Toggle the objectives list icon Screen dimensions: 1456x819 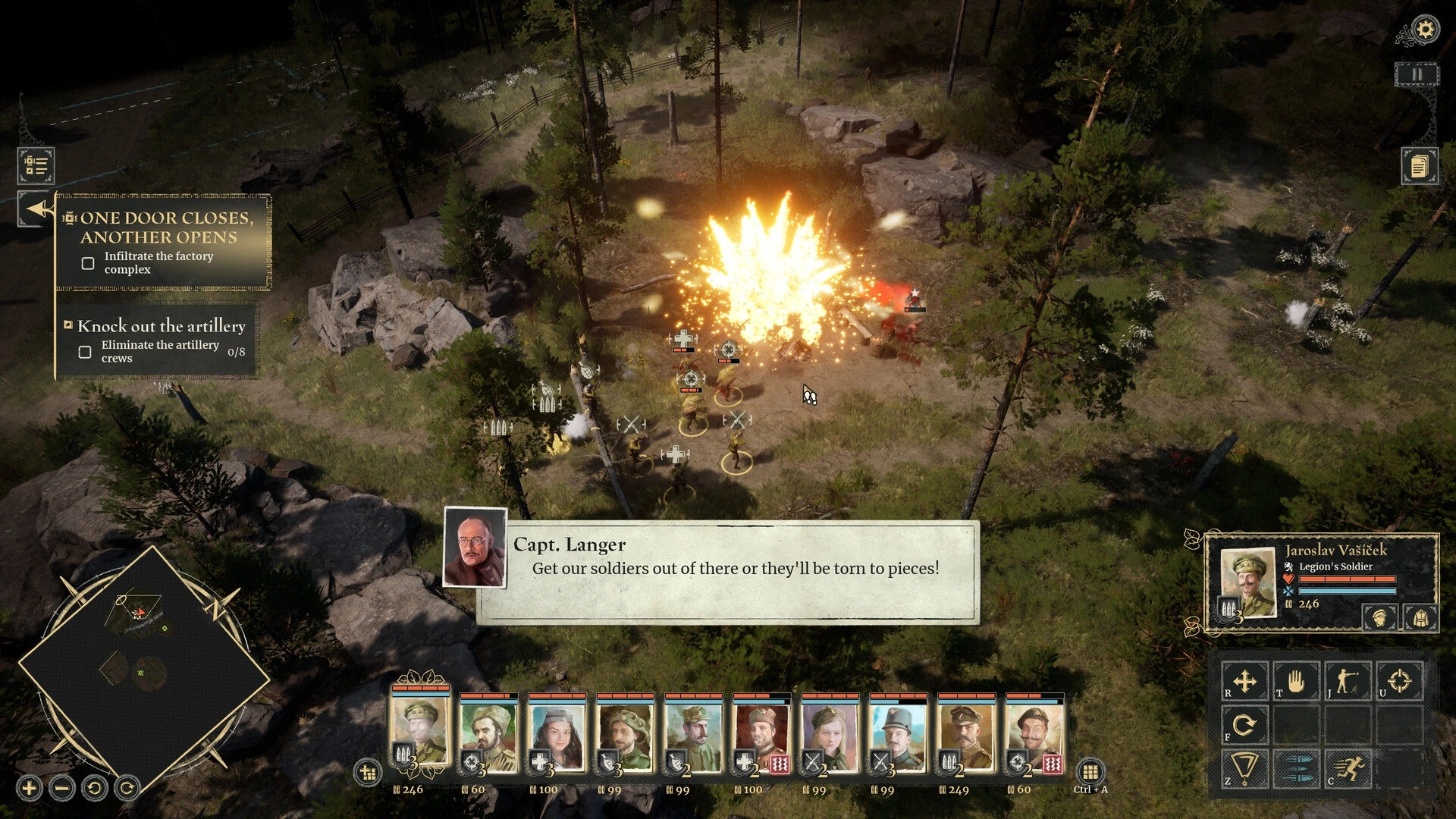click(36, 165)
